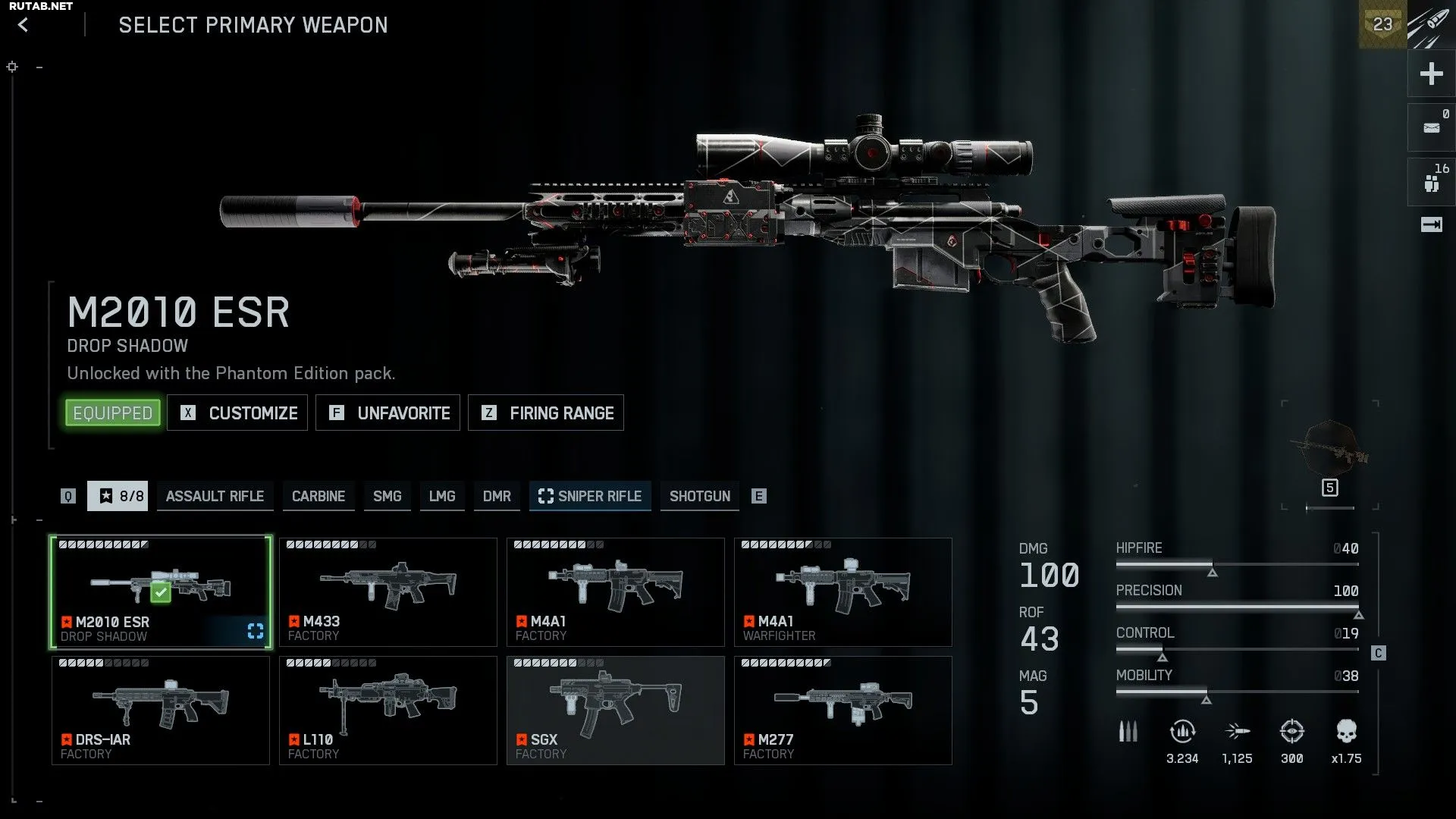
Task: Click the plus icon in the sidebar
Action: (1431, 74)
